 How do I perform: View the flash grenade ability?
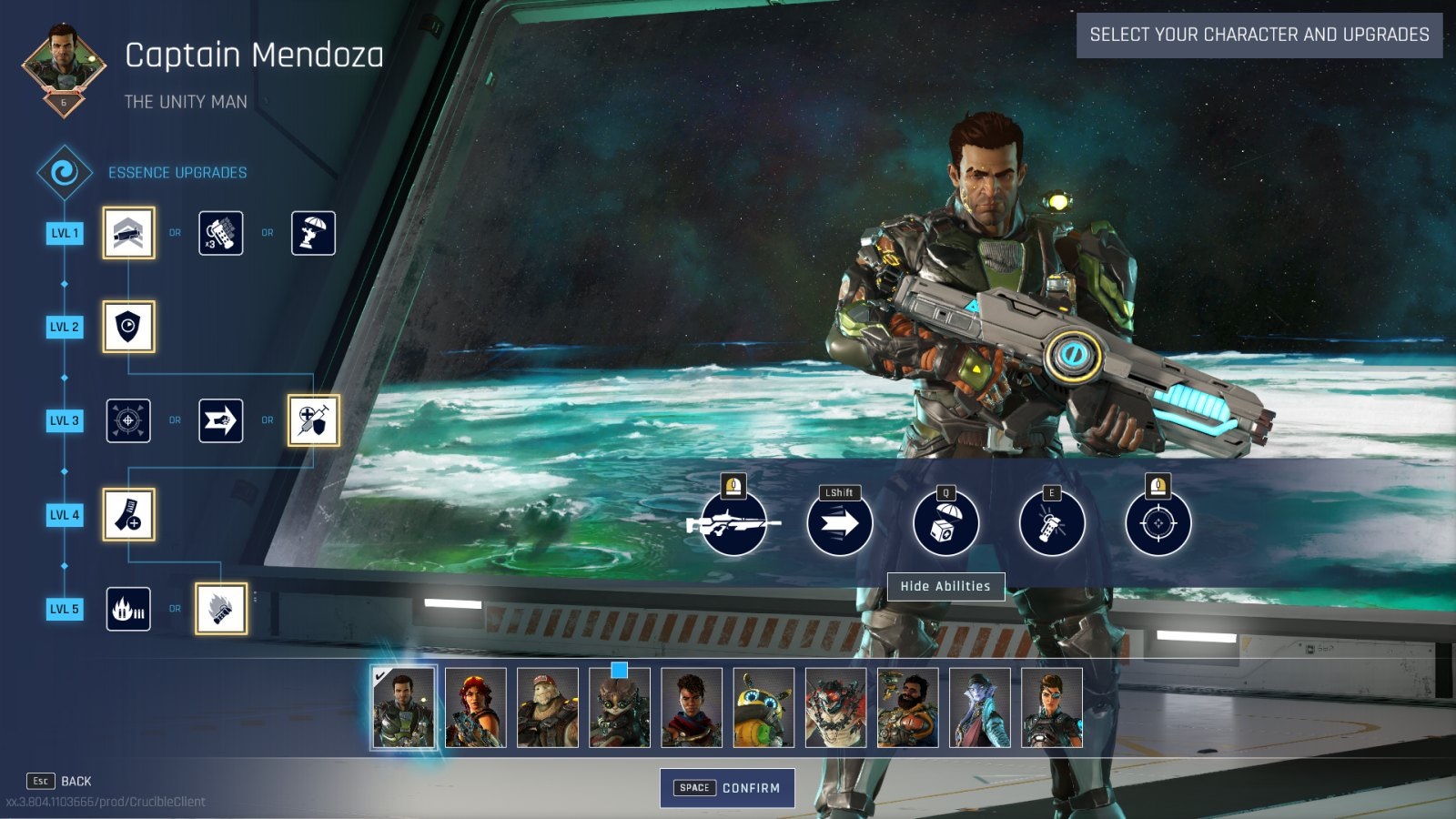click(x=1052, y=523)
